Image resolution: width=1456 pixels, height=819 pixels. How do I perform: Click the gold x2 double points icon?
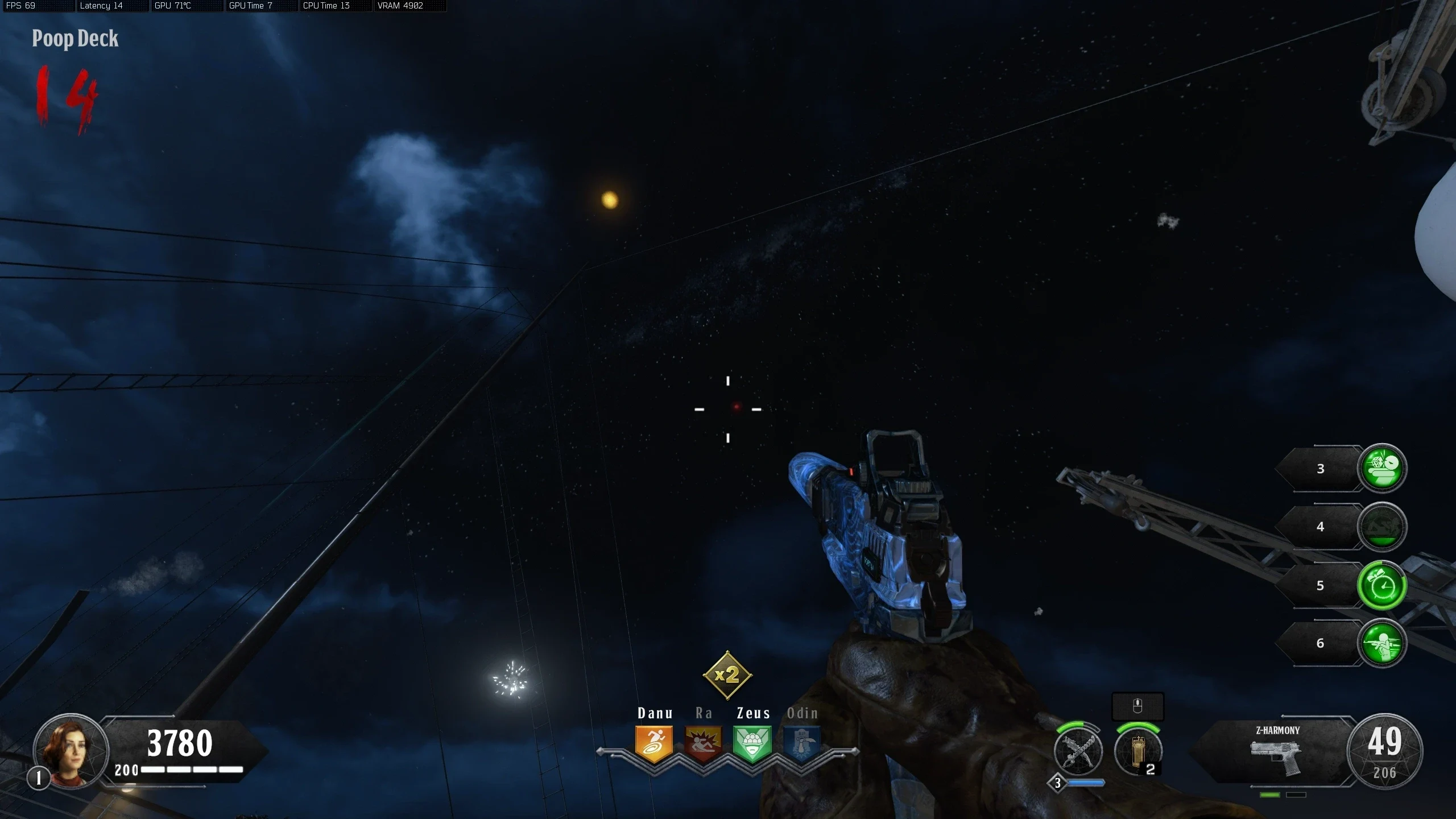tap(727, 675)
